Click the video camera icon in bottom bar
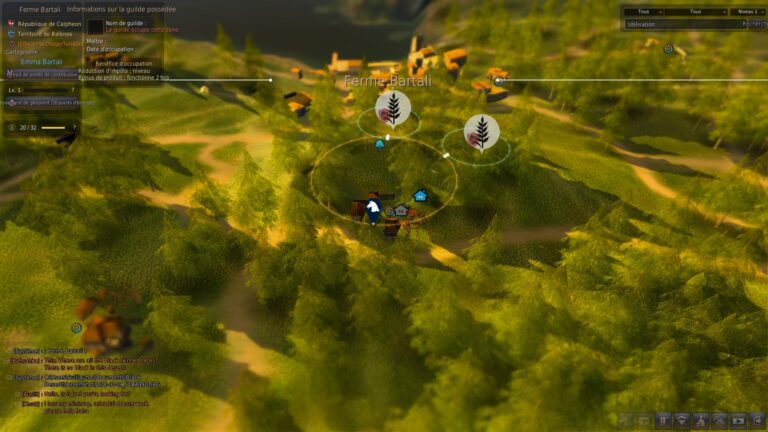The height and width of the screenshot is (432, 768). (x=739, y=421)
